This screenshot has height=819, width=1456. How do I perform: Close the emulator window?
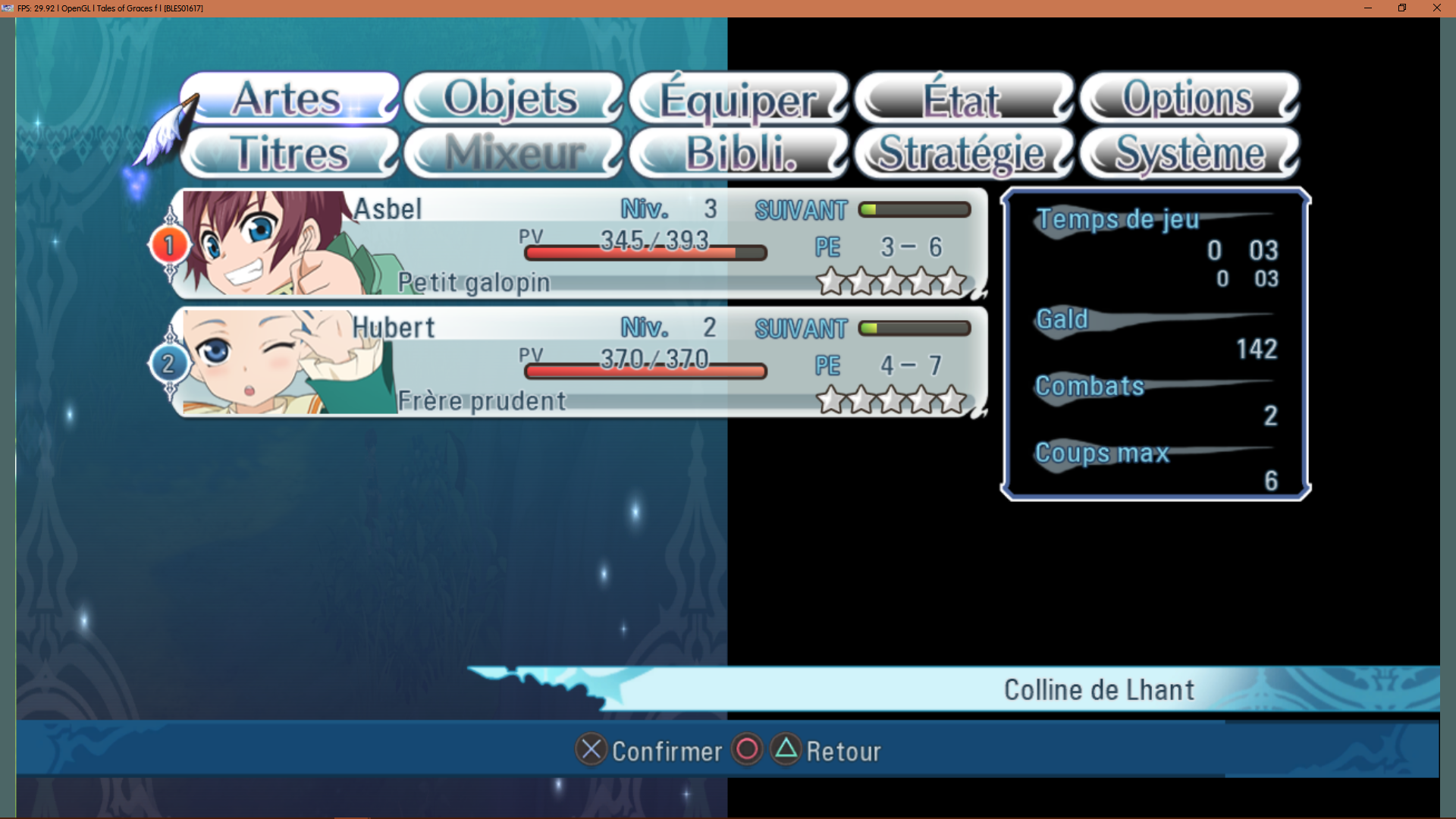pyautogui.click(x=1436, y=8)
